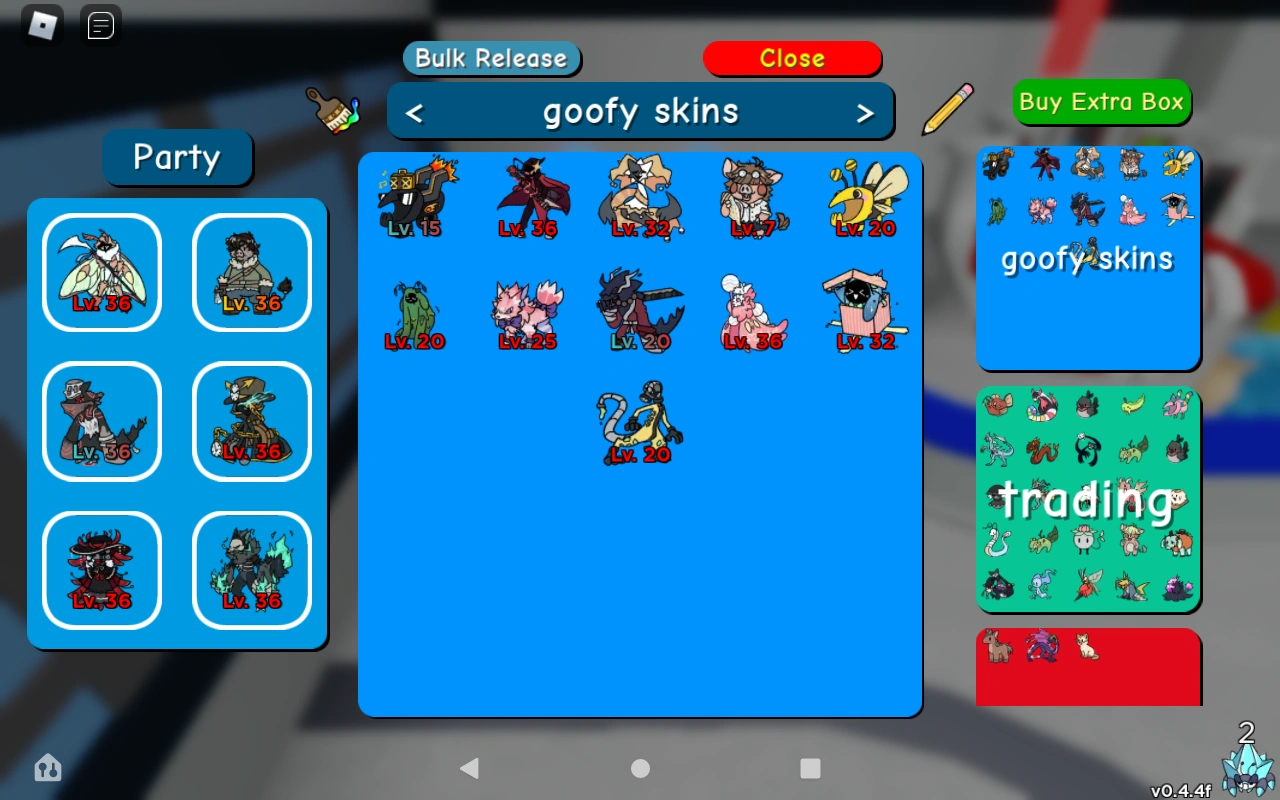This screenshot has height=800, width=1280.
Task: Click the left arrow to view previous box
Action: (413, 112)
